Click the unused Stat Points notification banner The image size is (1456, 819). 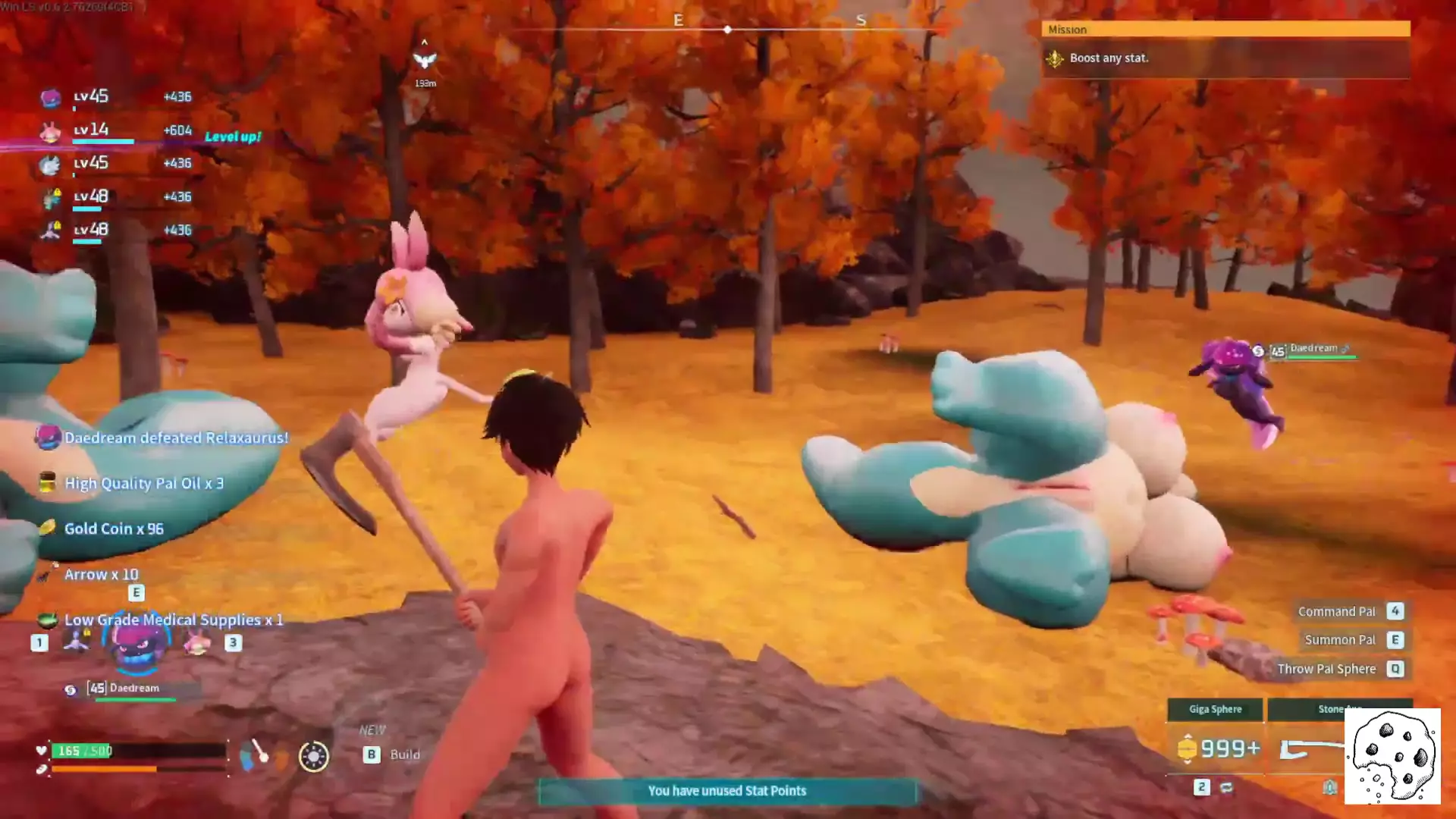[x=726, y=791]
